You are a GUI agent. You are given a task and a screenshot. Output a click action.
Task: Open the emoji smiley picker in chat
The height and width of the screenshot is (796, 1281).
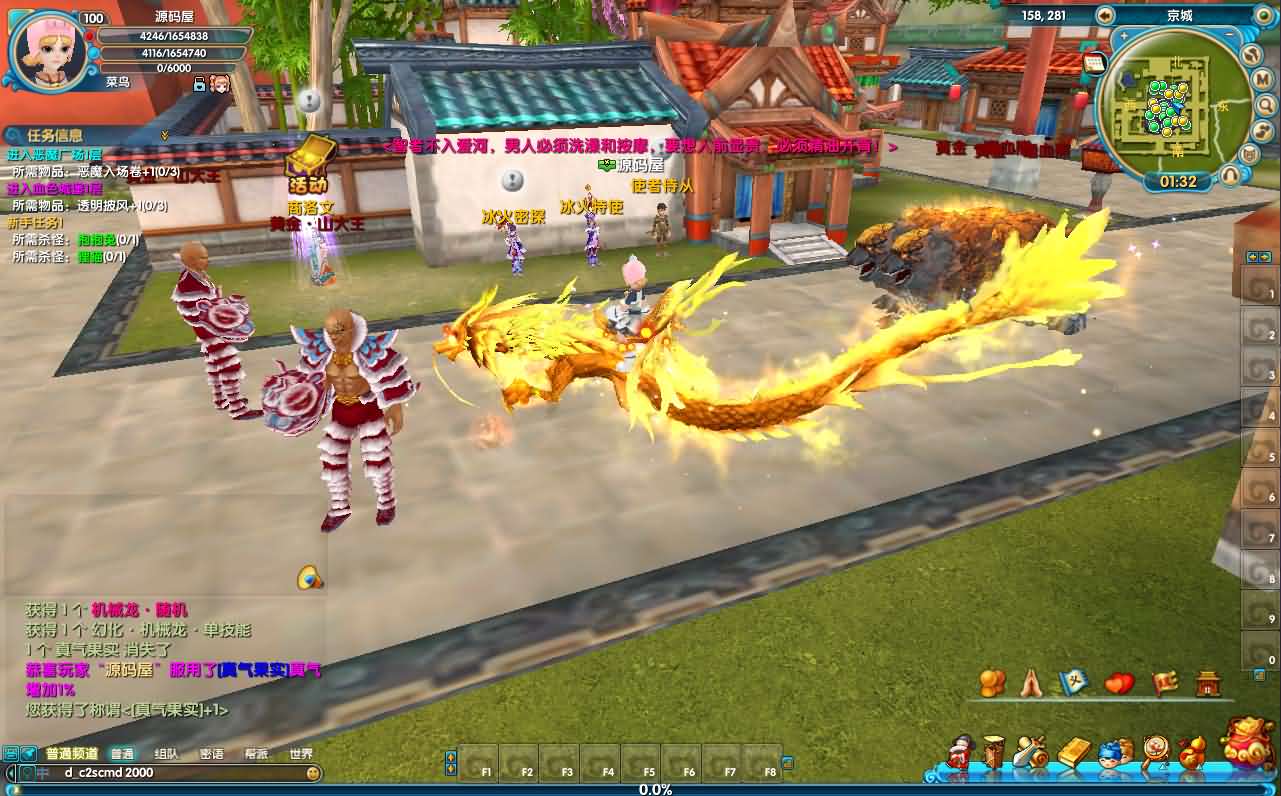click(x=314, y=773)
